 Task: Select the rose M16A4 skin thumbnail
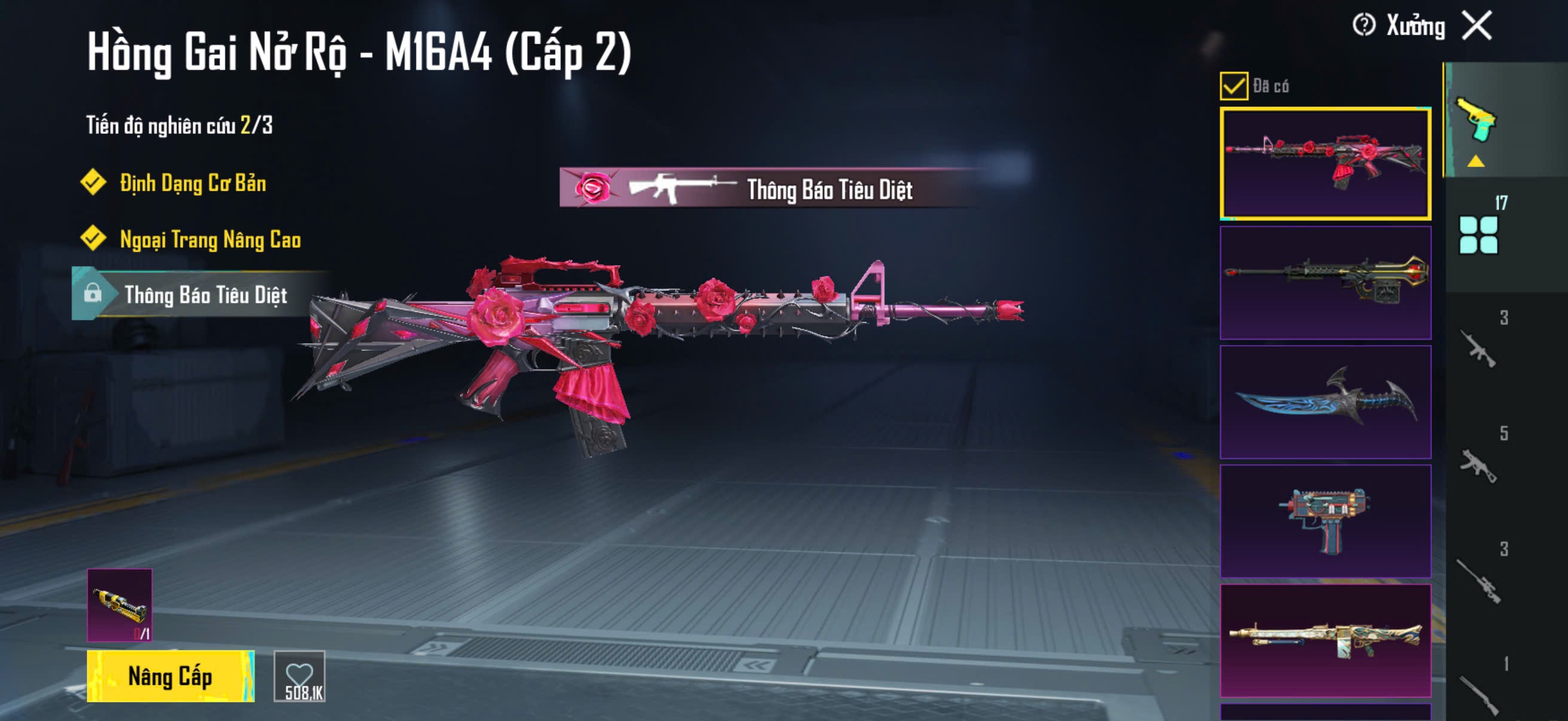pyautogui.click(x=1325, y=163)
